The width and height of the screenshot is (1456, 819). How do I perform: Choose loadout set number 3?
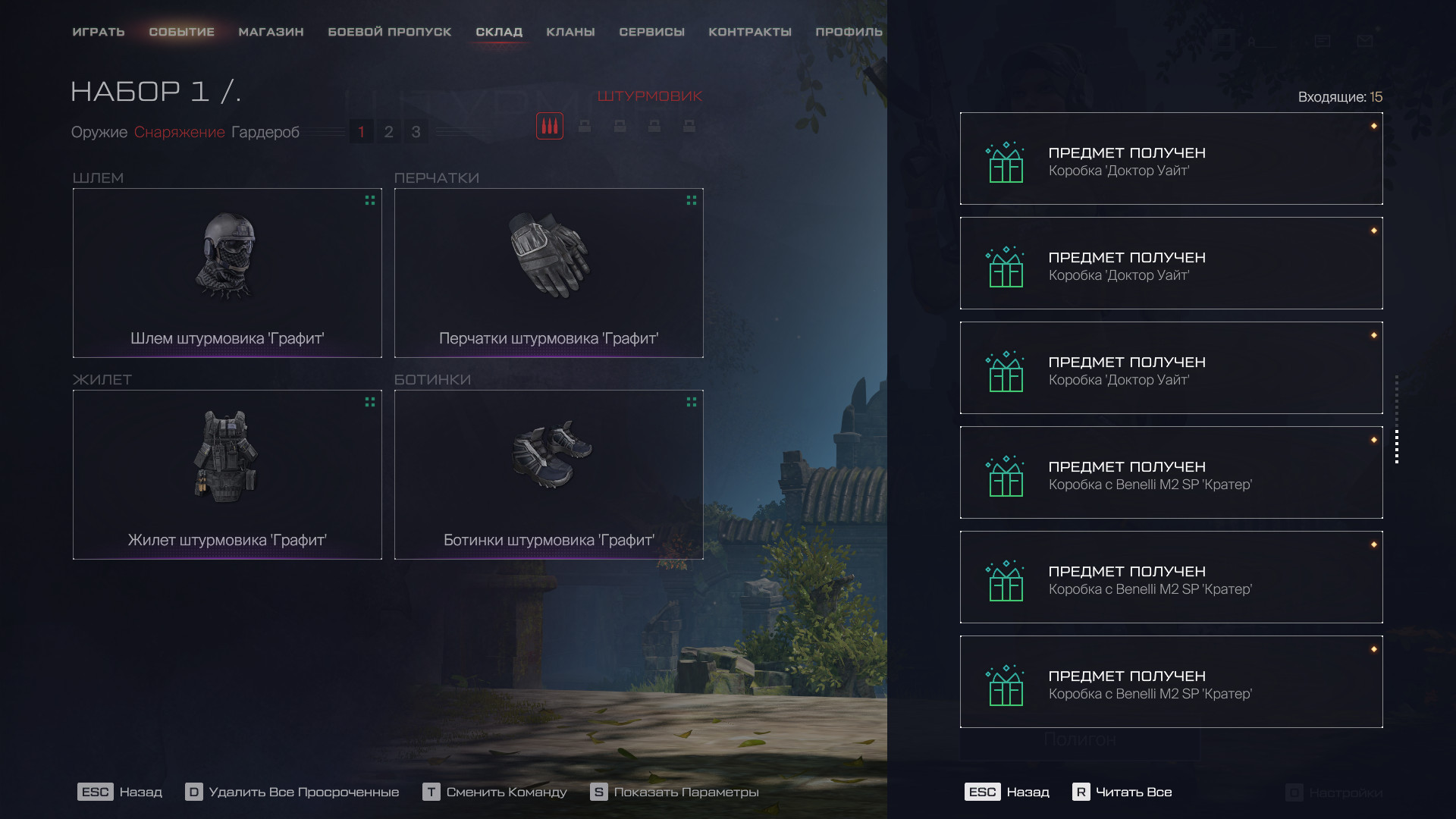click(416, 132)
